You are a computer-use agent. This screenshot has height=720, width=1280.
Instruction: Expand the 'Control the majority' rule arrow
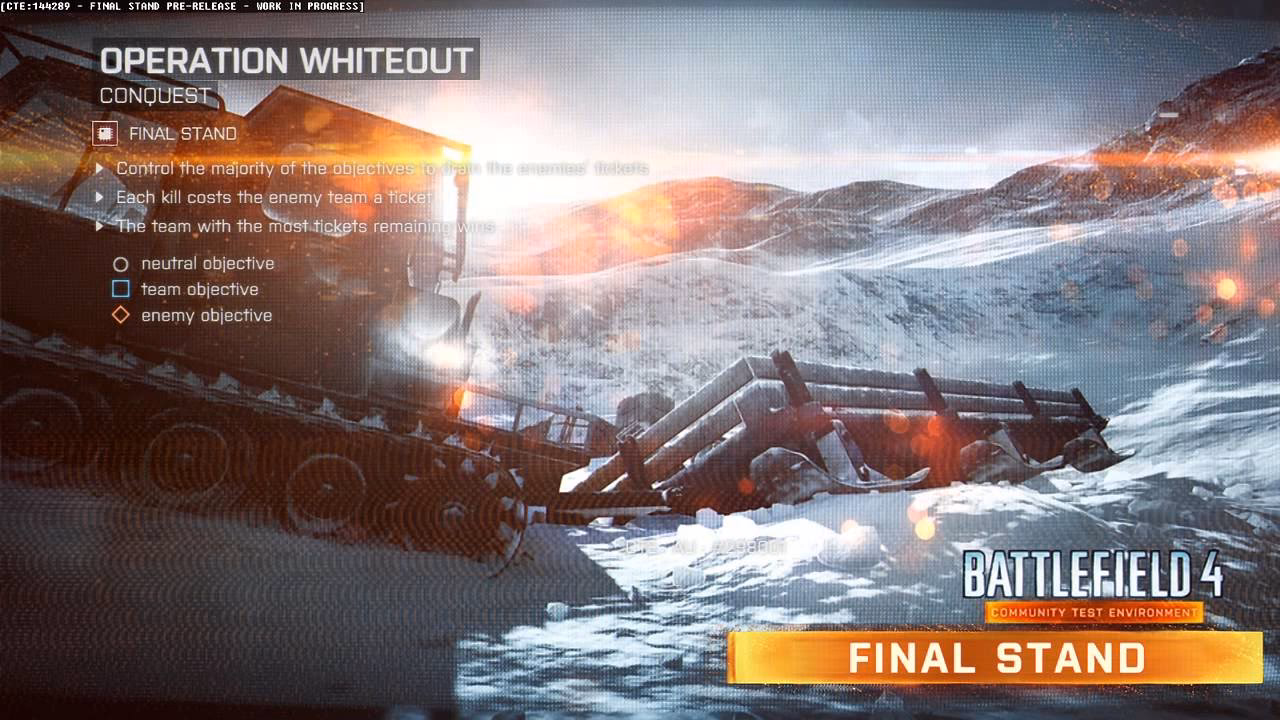point(99,168)
